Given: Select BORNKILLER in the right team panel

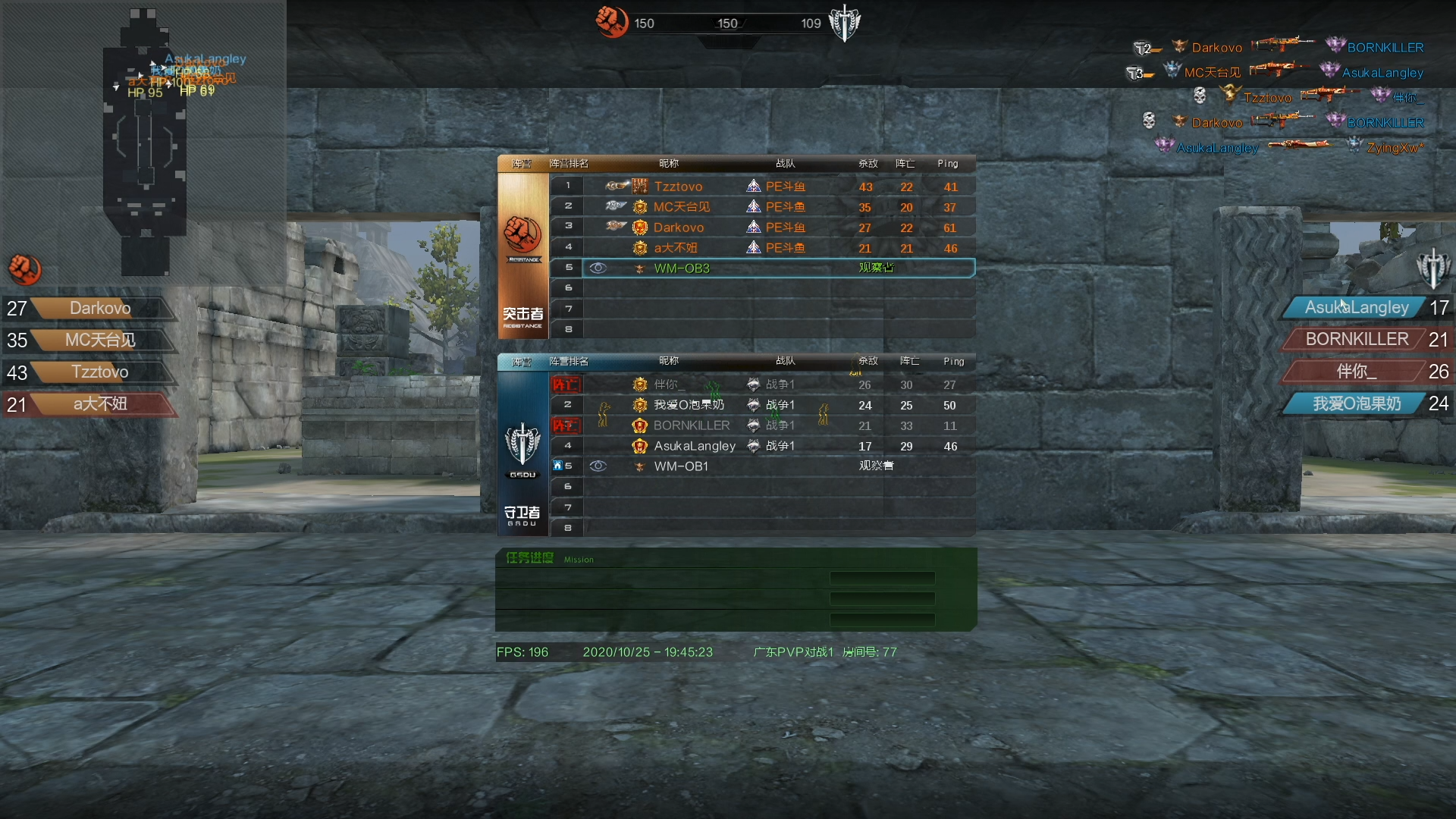Looking at the screenshot, I should (x=1356, y=340).
